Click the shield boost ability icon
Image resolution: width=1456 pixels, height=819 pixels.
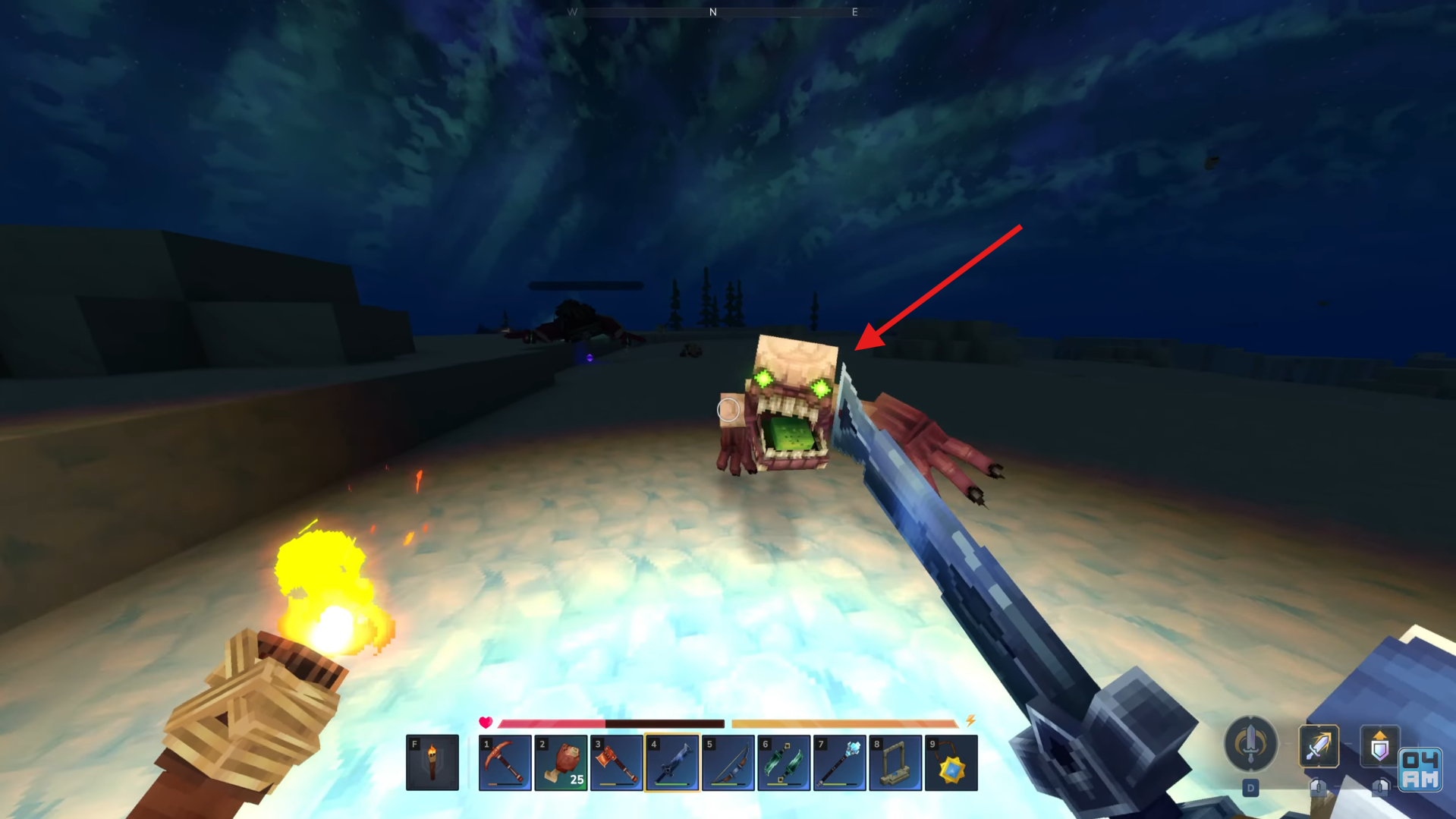coord(1381,744)
